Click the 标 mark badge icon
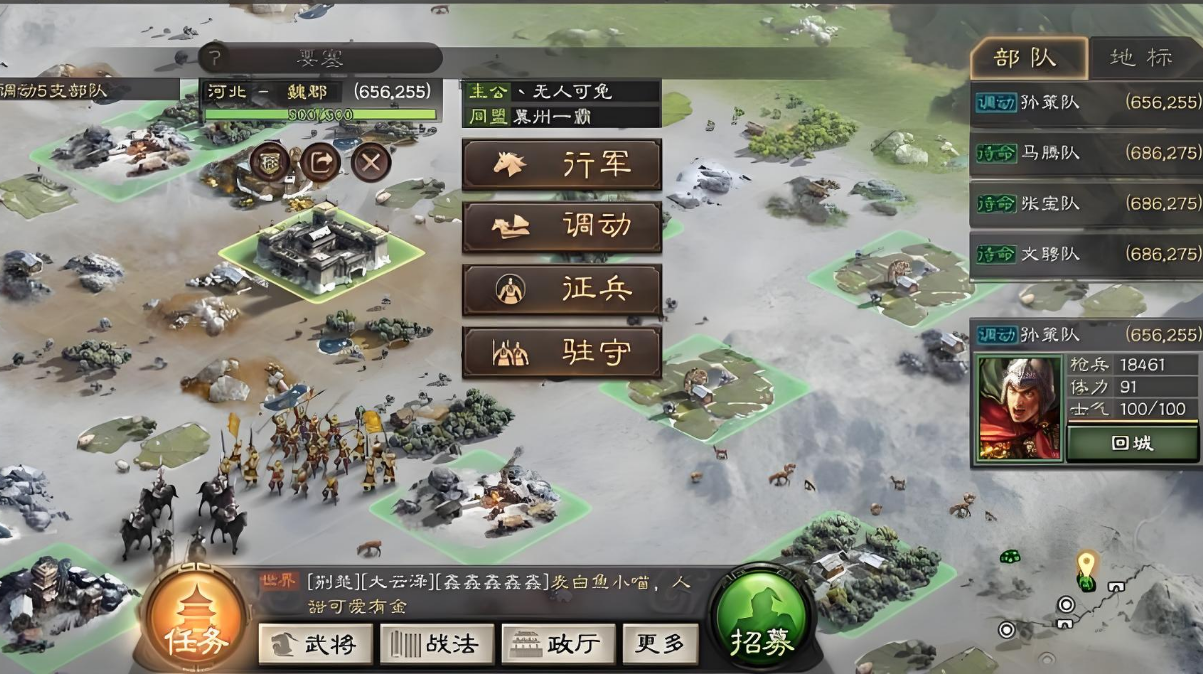Image resolution: width=1203 pixels, height=674 pixels. pyautogui.click(x=270, y=161)
